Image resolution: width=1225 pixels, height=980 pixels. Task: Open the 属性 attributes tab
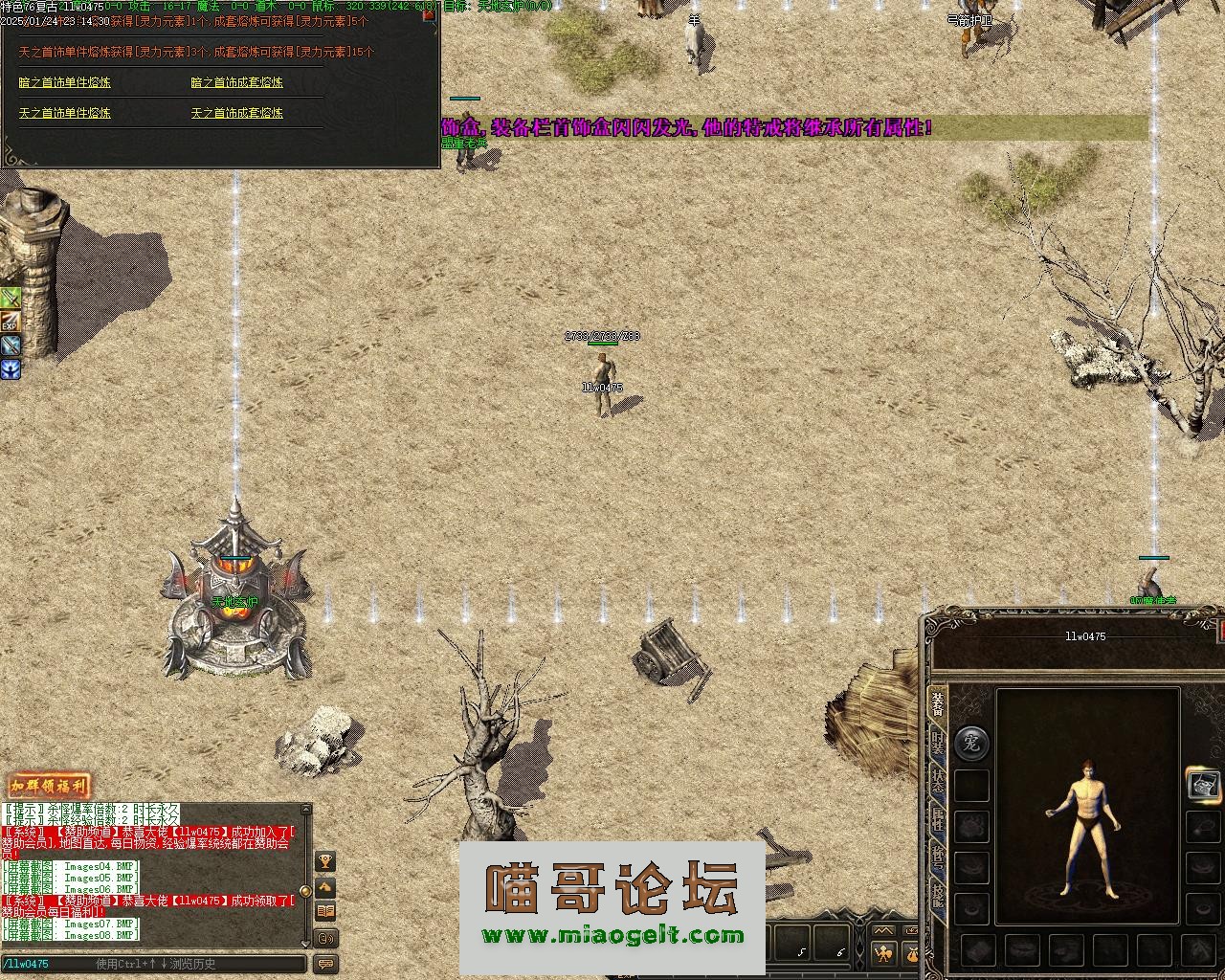[938, 820]
